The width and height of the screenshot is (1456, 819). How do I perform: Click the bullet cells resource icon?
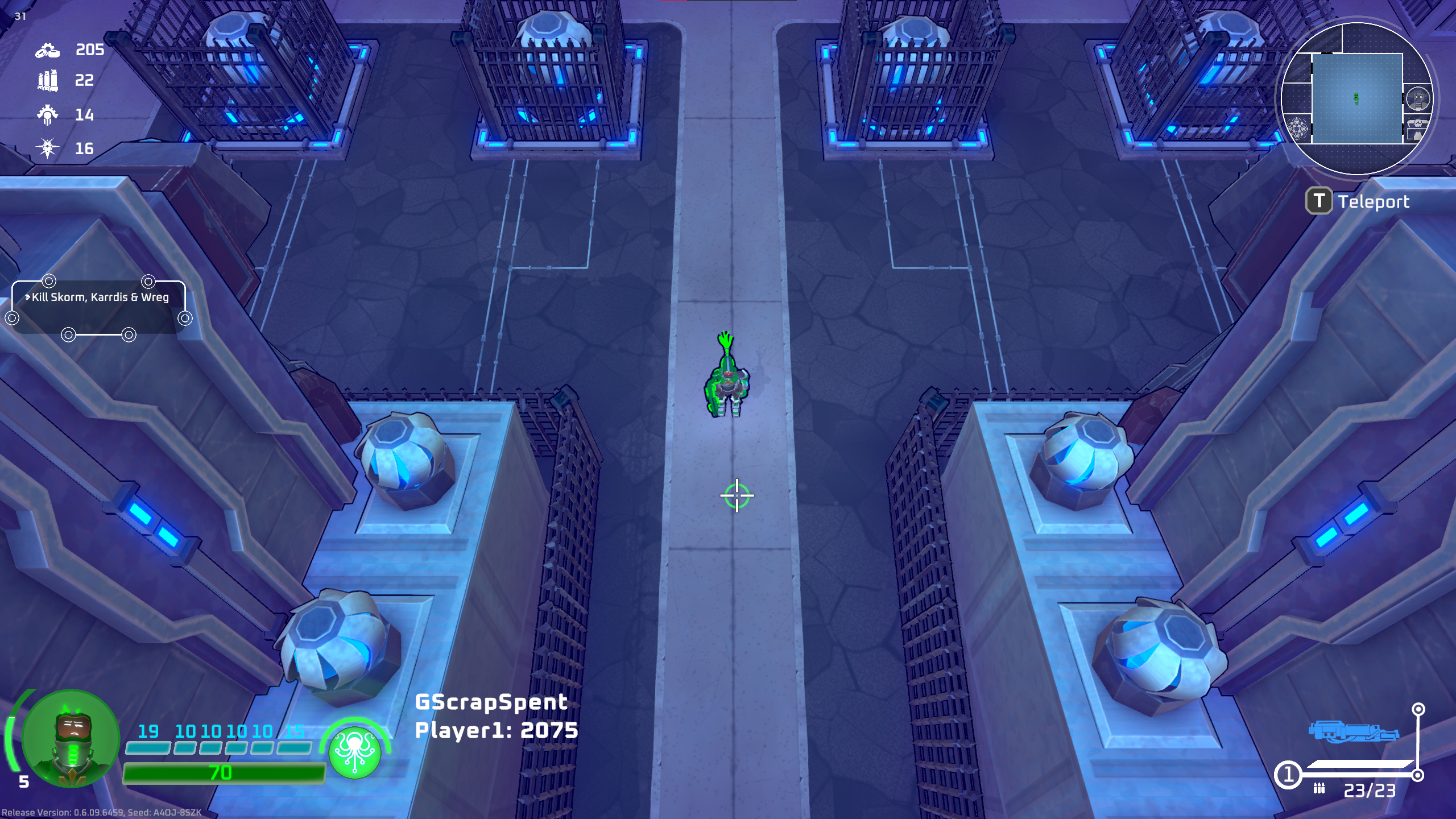(x=47, y=80)
